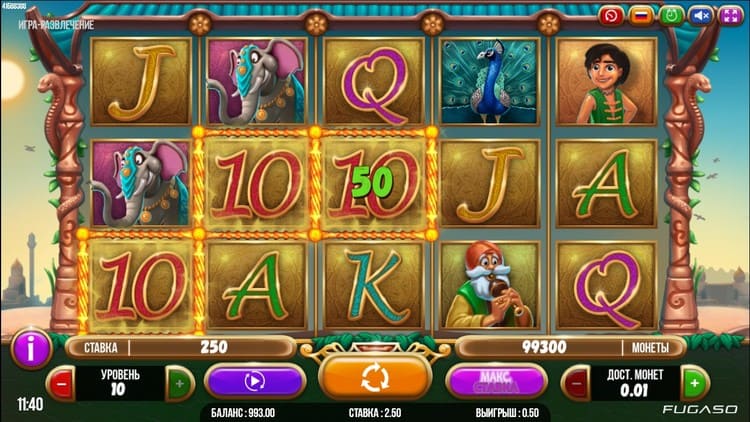Image resolution: width=750 pixels, height=422 pixels.
Task: Enter fullscreen with the purple arrows icon
Action: (x=731, y=15)
